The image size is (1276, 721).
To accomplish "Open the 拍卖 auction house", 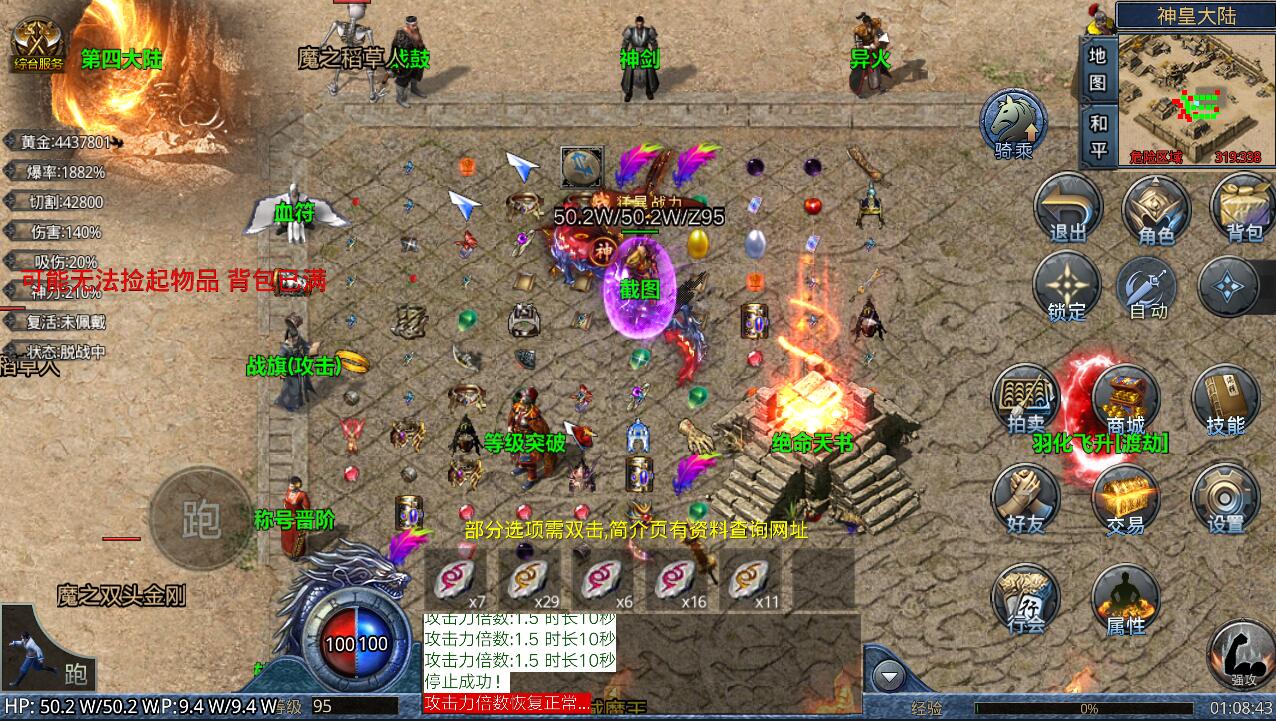I will [1026, 400].
